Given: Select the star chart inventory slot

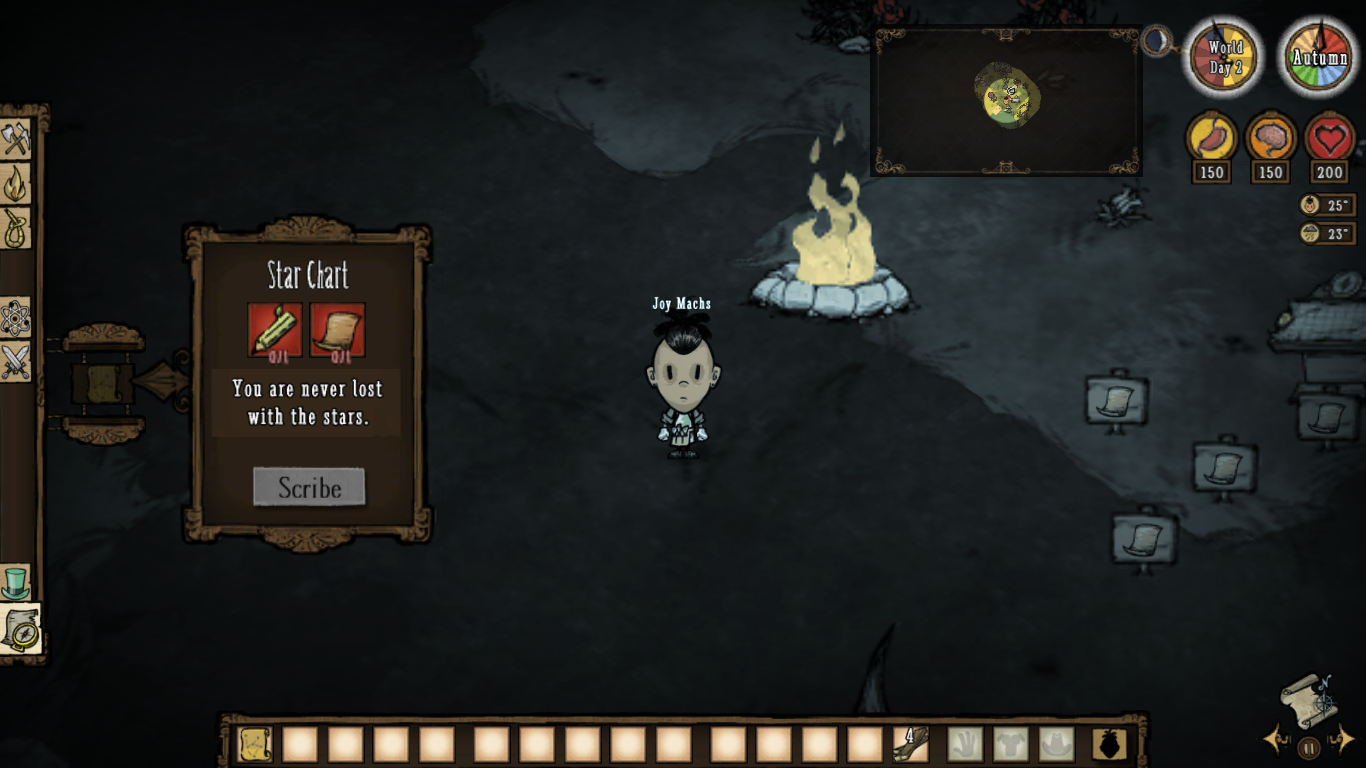Looking at the screenshot, I should (255, 744).
